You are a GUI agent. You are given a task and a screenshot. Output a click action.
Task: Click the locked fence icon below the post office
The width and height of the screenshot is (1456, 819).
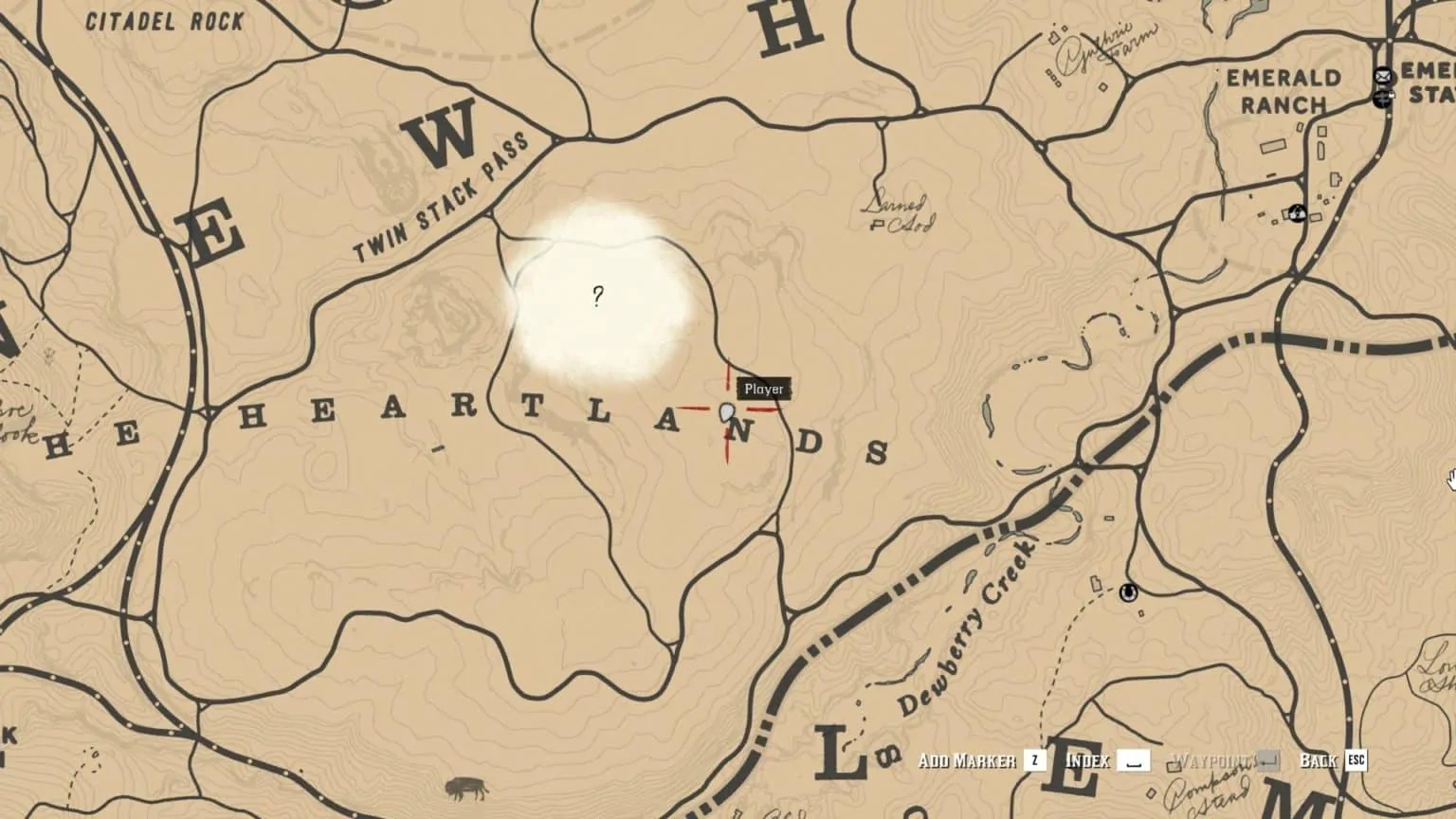tap(1383, 99)
